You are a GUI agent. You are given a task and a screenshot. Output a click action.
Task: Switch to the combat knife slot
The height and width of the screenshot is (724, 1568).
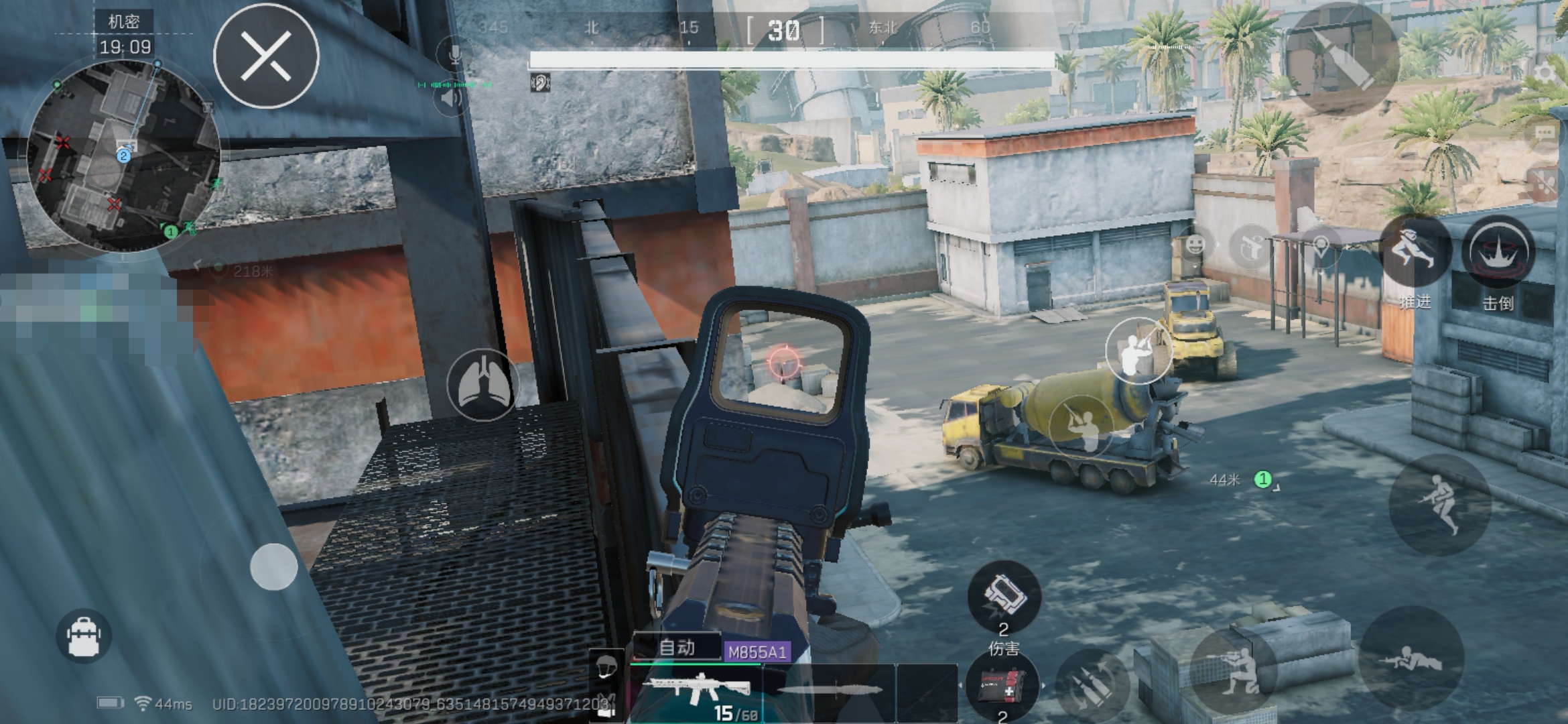click(830, 690)
